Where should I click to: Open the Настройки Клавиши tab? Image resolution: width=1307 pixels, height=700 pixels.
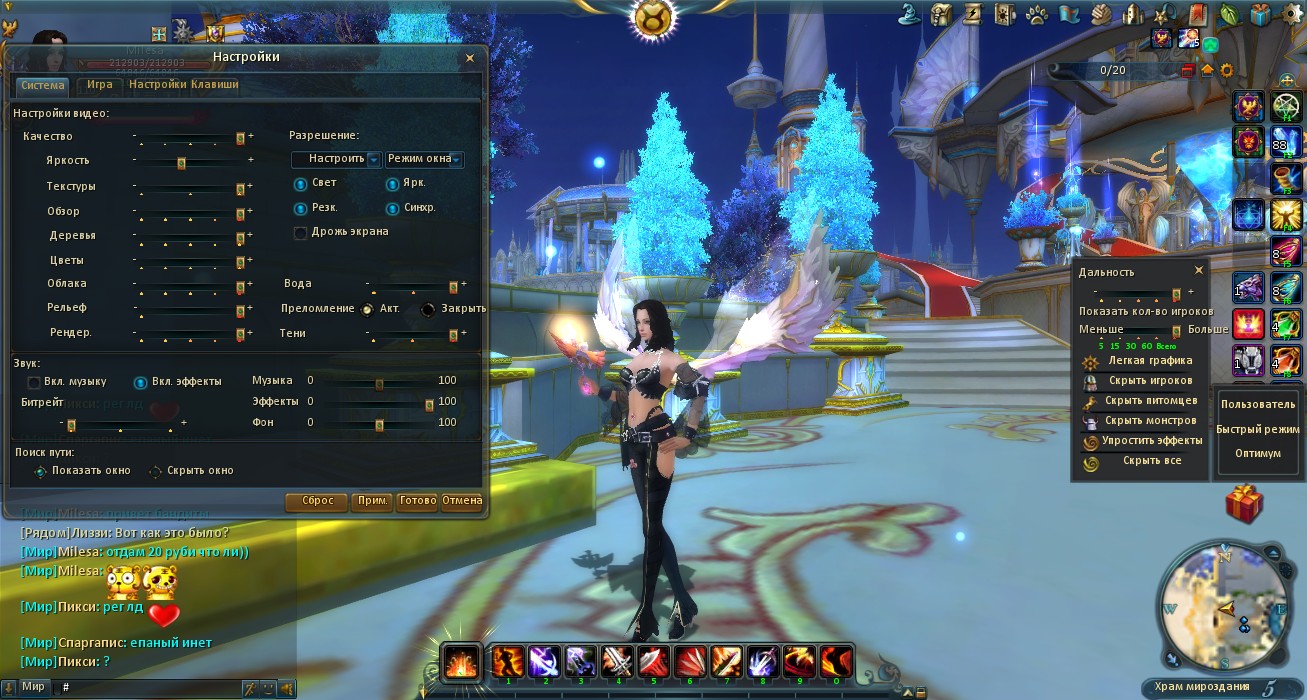point(184,85)
